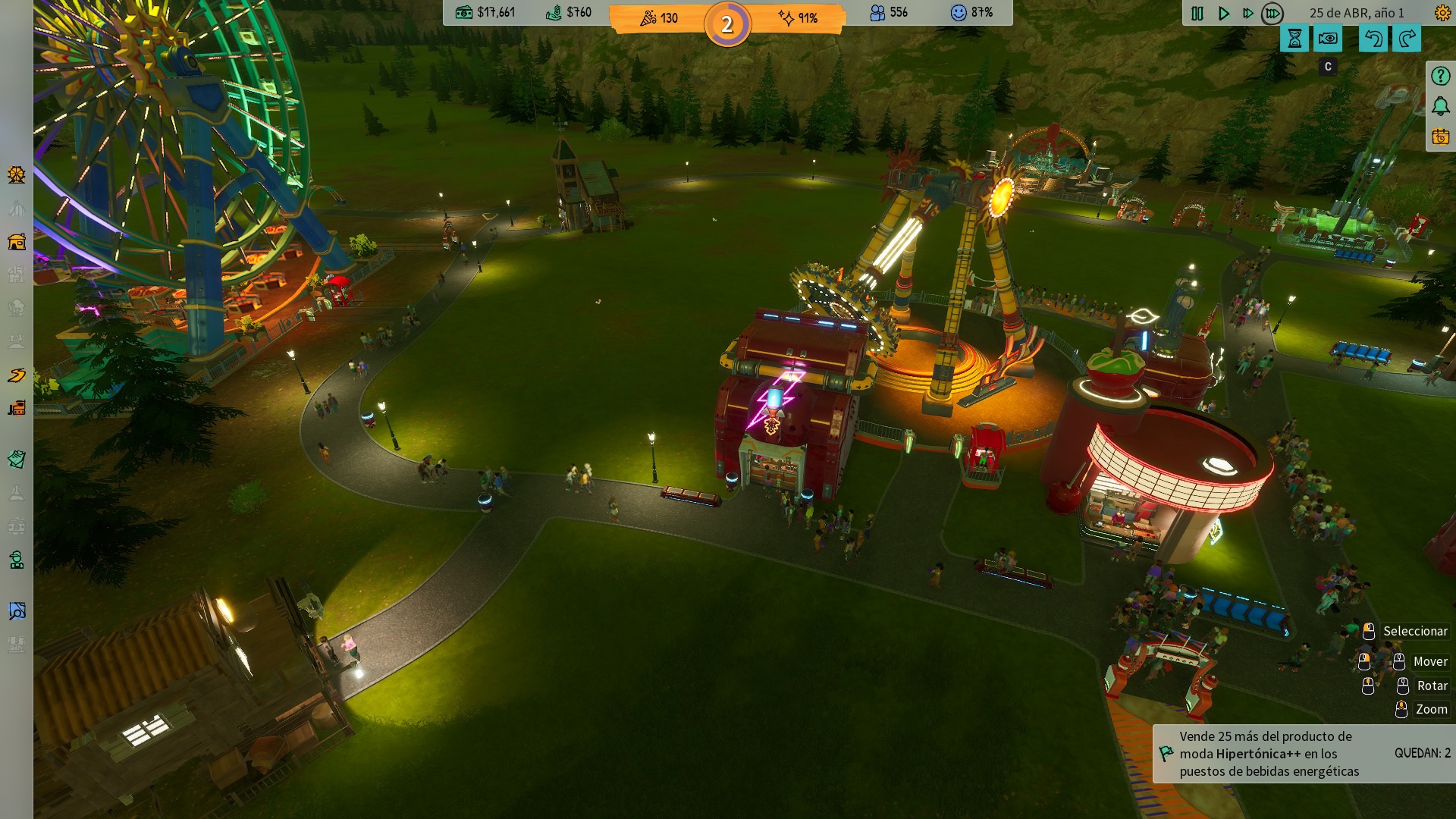Open the calendar events panel
This screenshot has height=819, width=1456.
pos(1440,137)
